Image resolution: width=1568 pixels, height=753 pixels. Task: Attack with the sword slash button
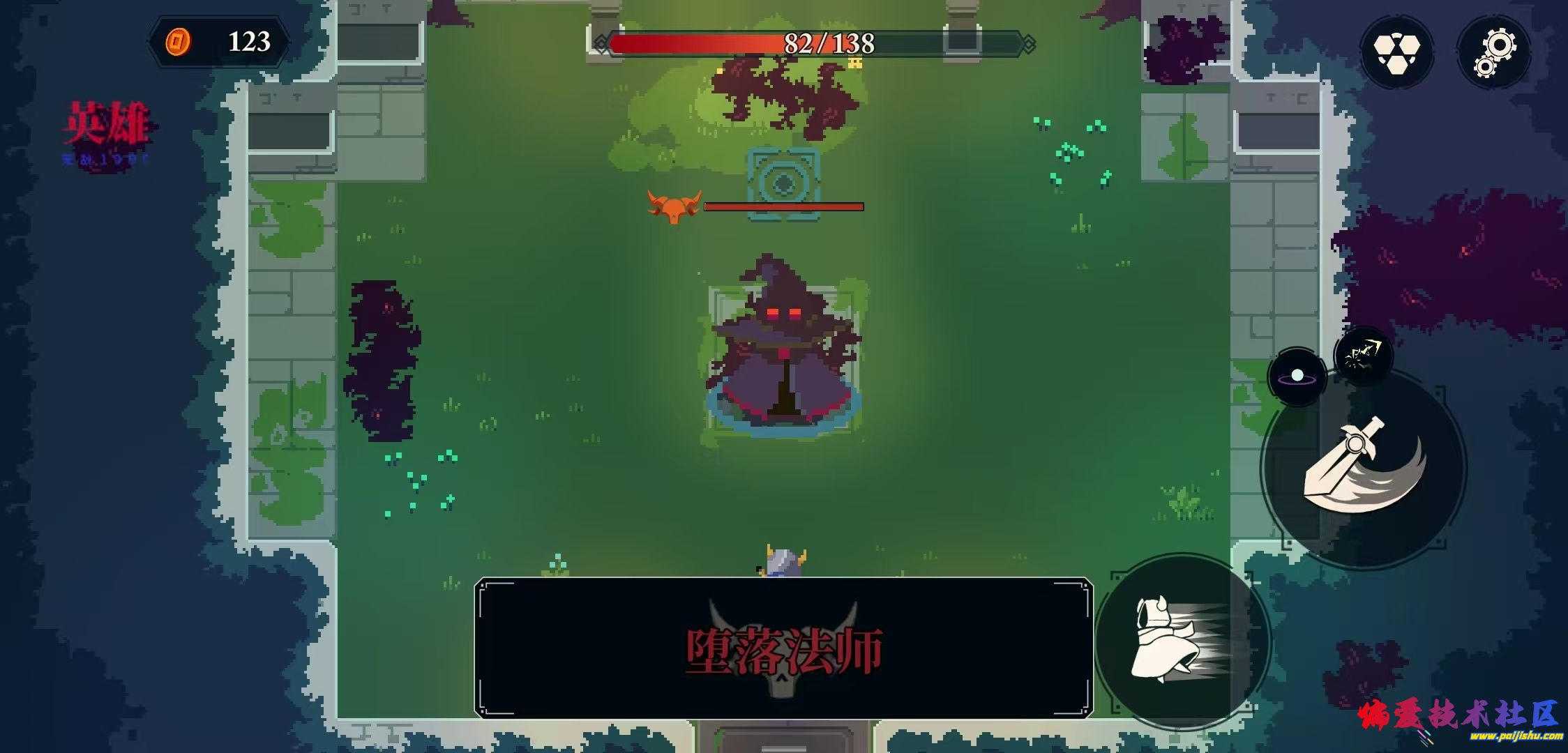1364,467
